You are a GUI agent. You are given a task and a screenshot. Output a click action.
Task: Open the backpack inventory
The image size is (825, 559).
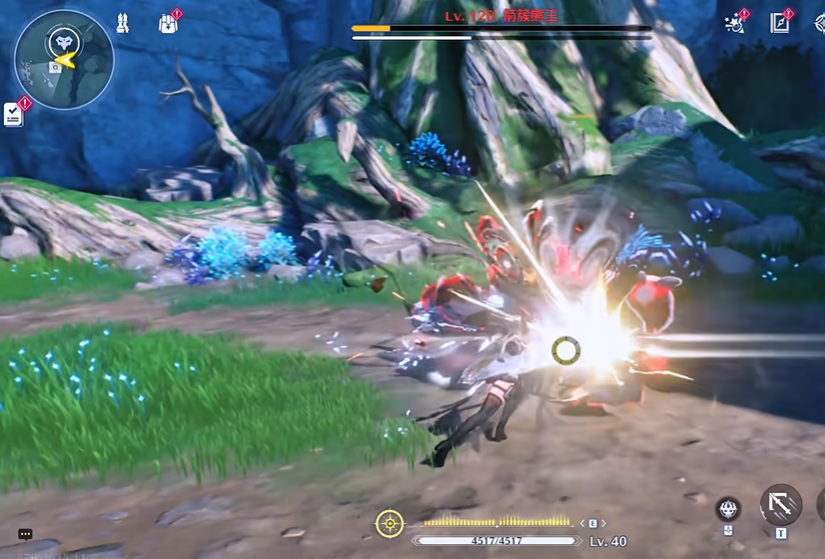168,23
